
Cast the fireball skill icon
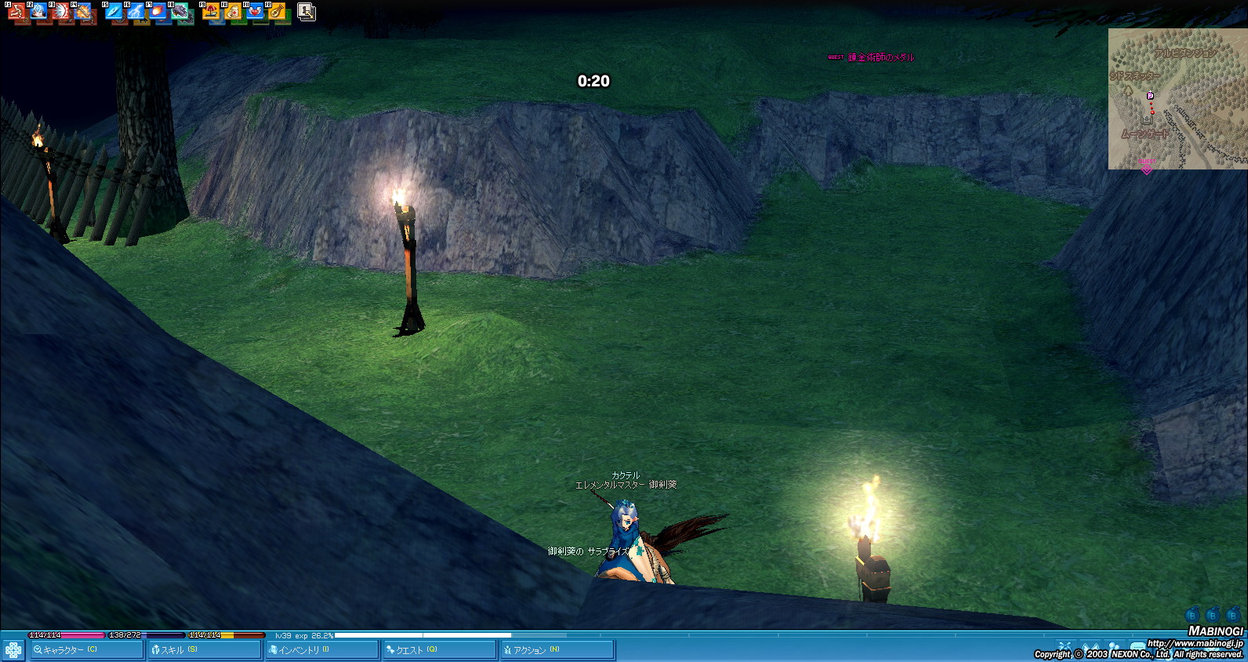pos(156,11)
